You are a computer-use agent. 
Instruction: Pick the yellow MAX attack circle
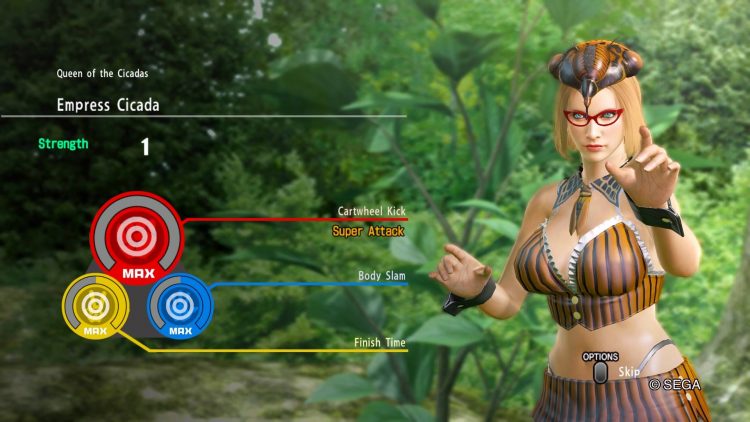click(x=95, y=305)
